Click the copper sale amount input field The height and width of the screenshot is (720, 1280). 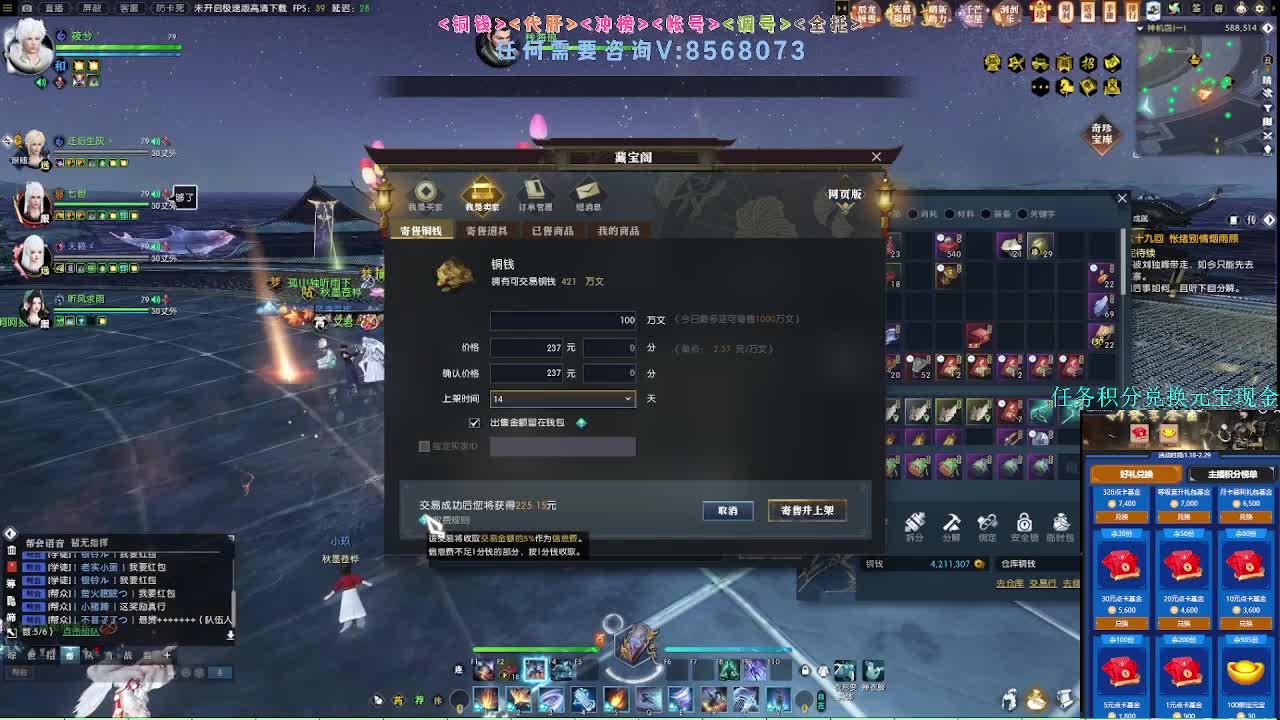click(562, 320)
